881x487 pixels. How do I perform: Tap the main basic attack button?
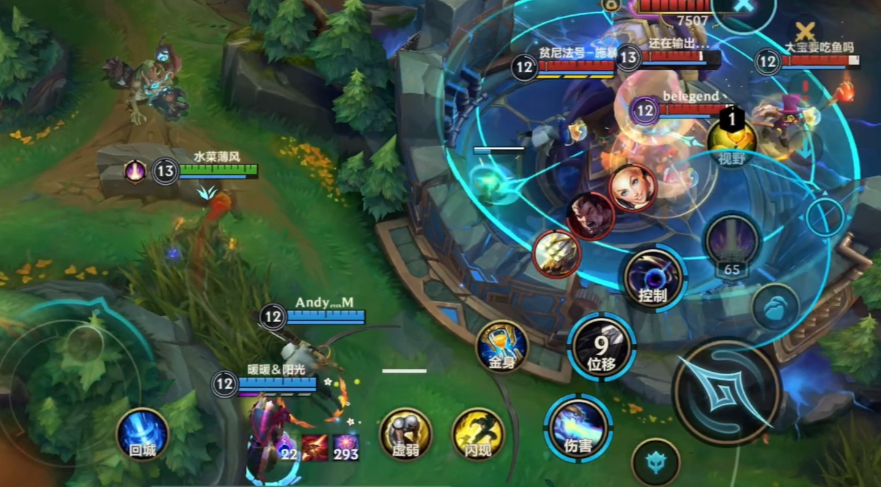[727, 391]
